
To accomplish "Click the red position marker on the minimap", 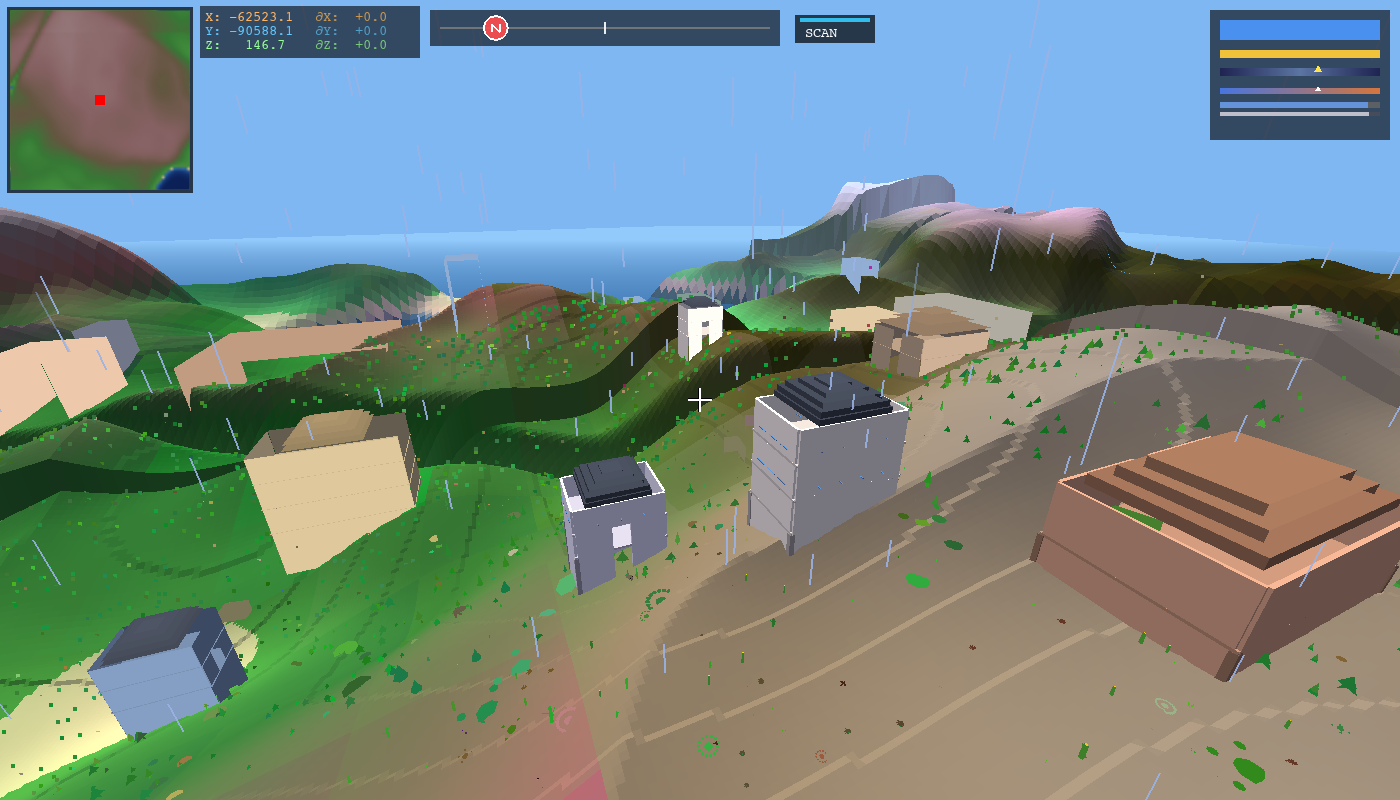I will coord(99,100).
